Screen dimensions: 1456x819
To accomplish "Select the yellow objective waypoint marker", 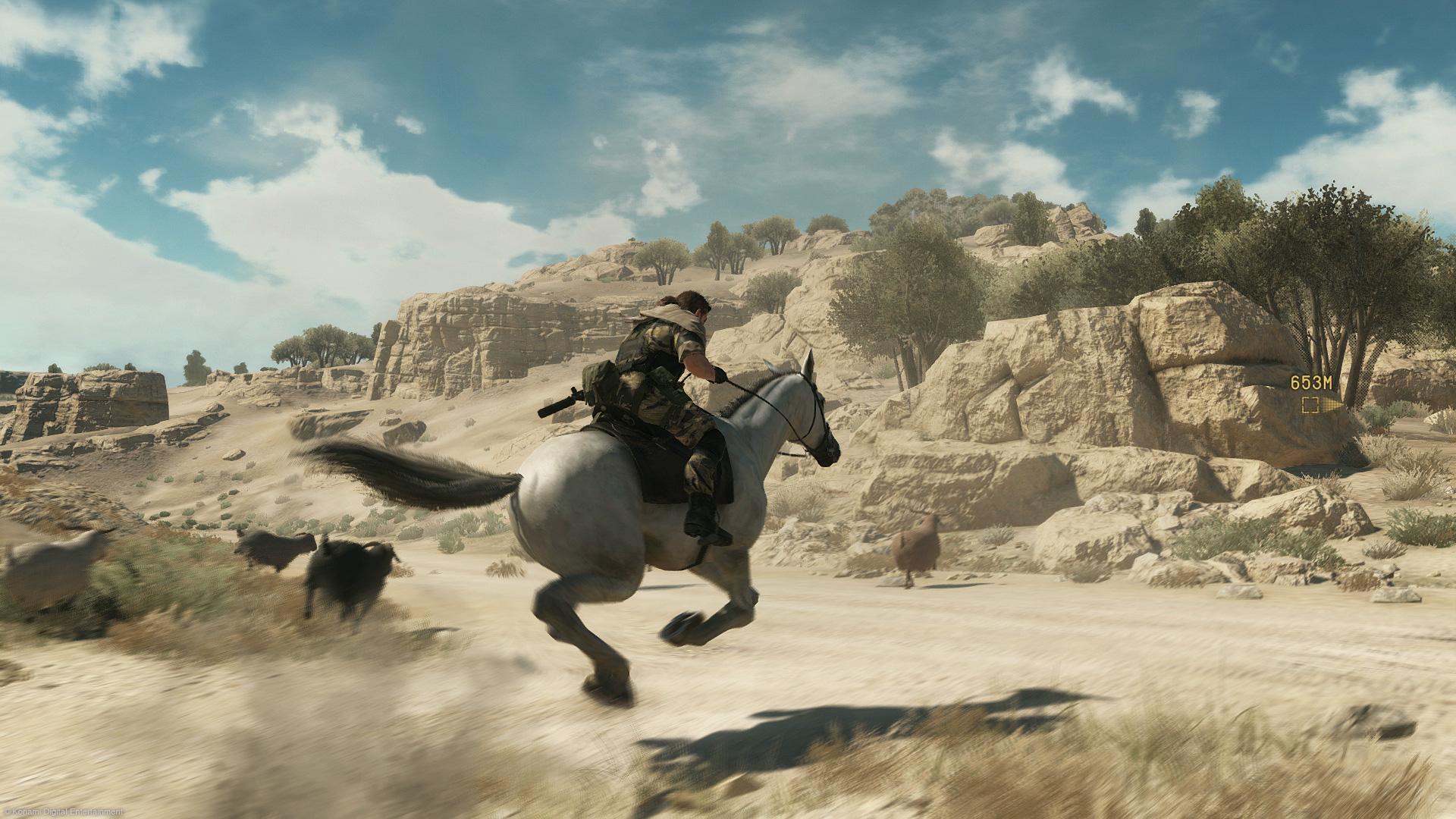I will tap(1310, 404).
